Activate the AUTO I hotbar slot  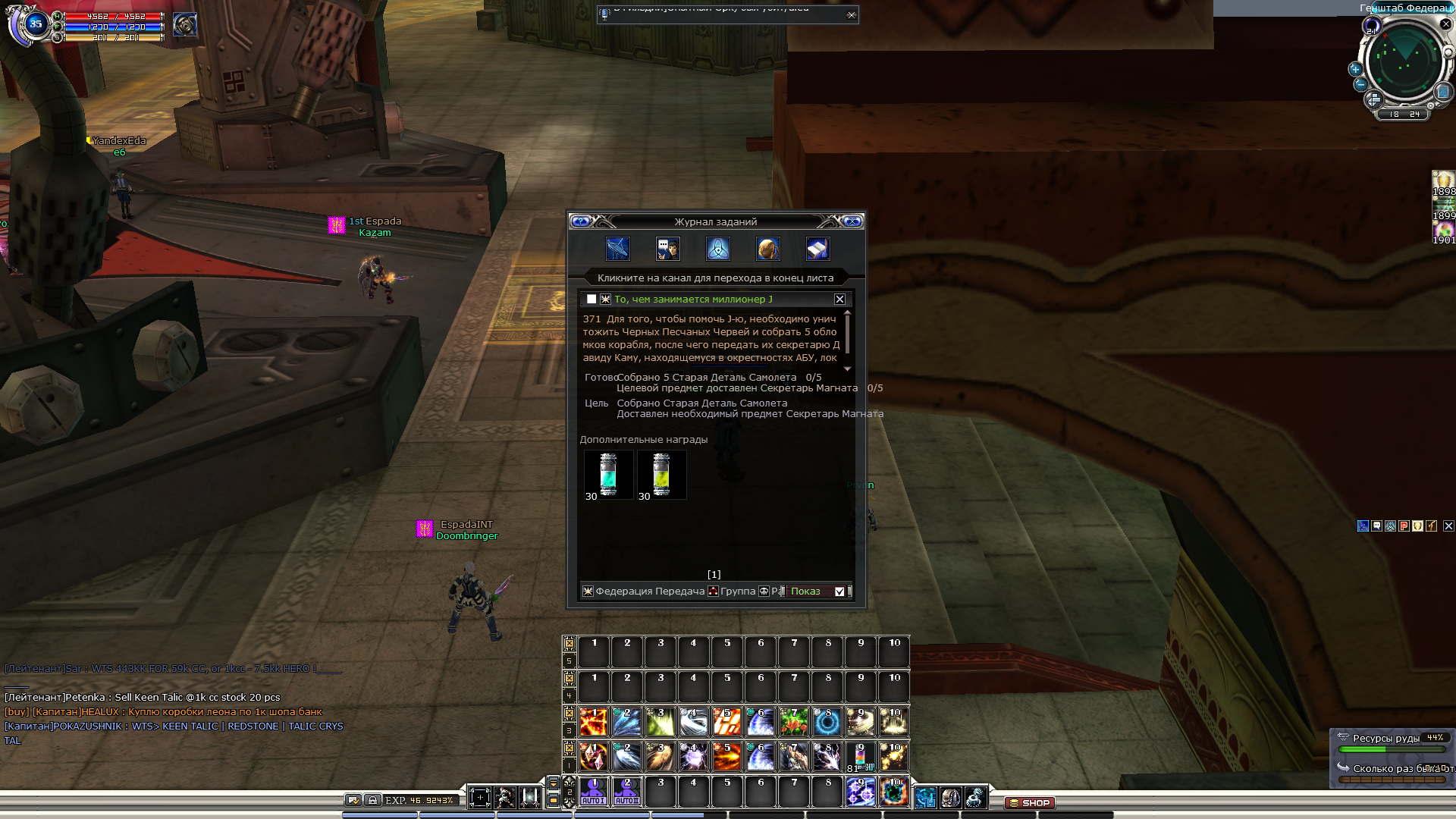(594, 791)
